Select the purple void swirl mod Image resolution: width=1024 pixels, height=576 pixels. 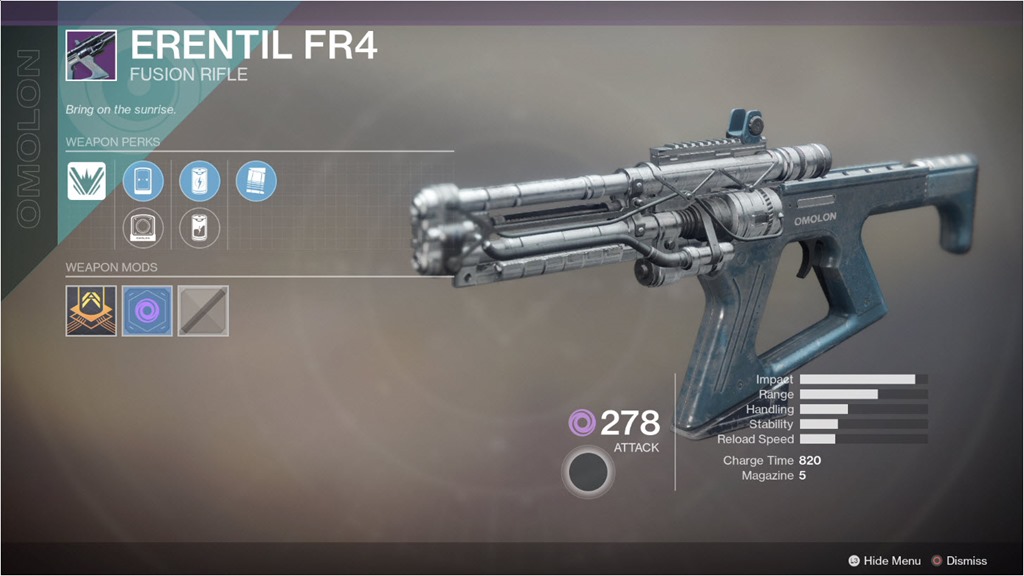147,311
